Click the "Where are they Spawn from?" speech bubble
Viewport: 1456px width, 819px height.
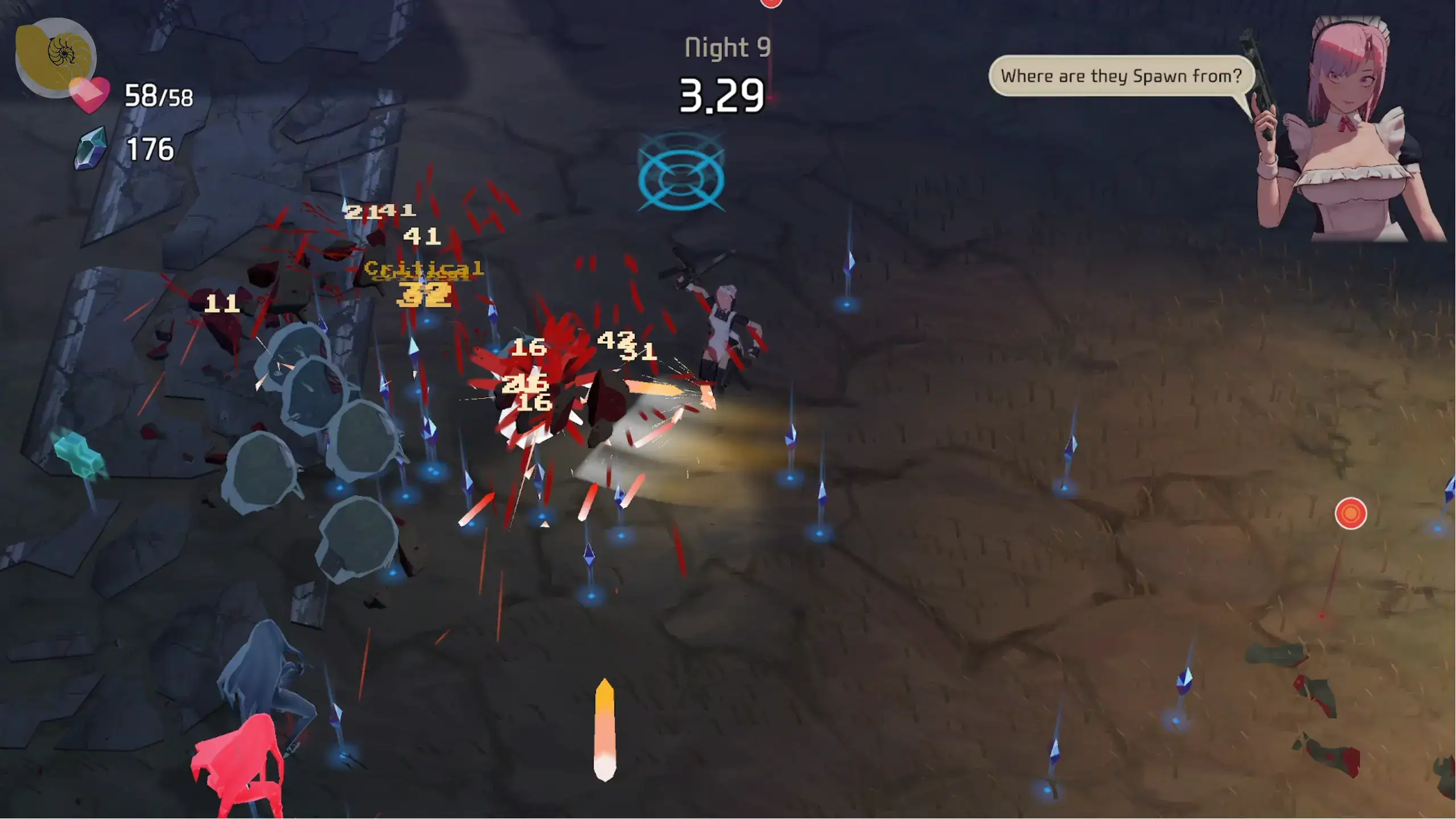pyautogui.click(x=1121, y=76)
